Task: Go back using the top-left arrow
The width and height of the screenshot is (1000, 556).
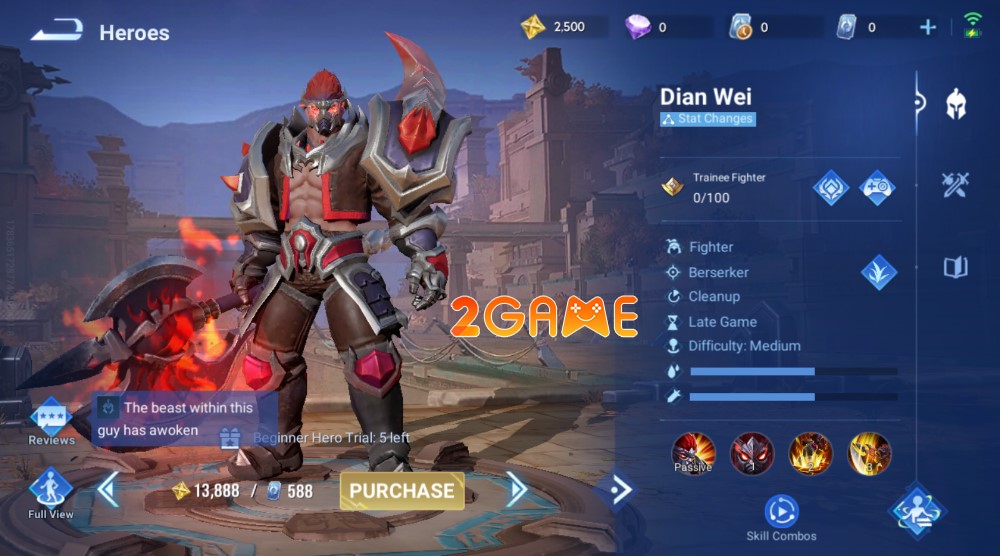Action: click(56, 32)
